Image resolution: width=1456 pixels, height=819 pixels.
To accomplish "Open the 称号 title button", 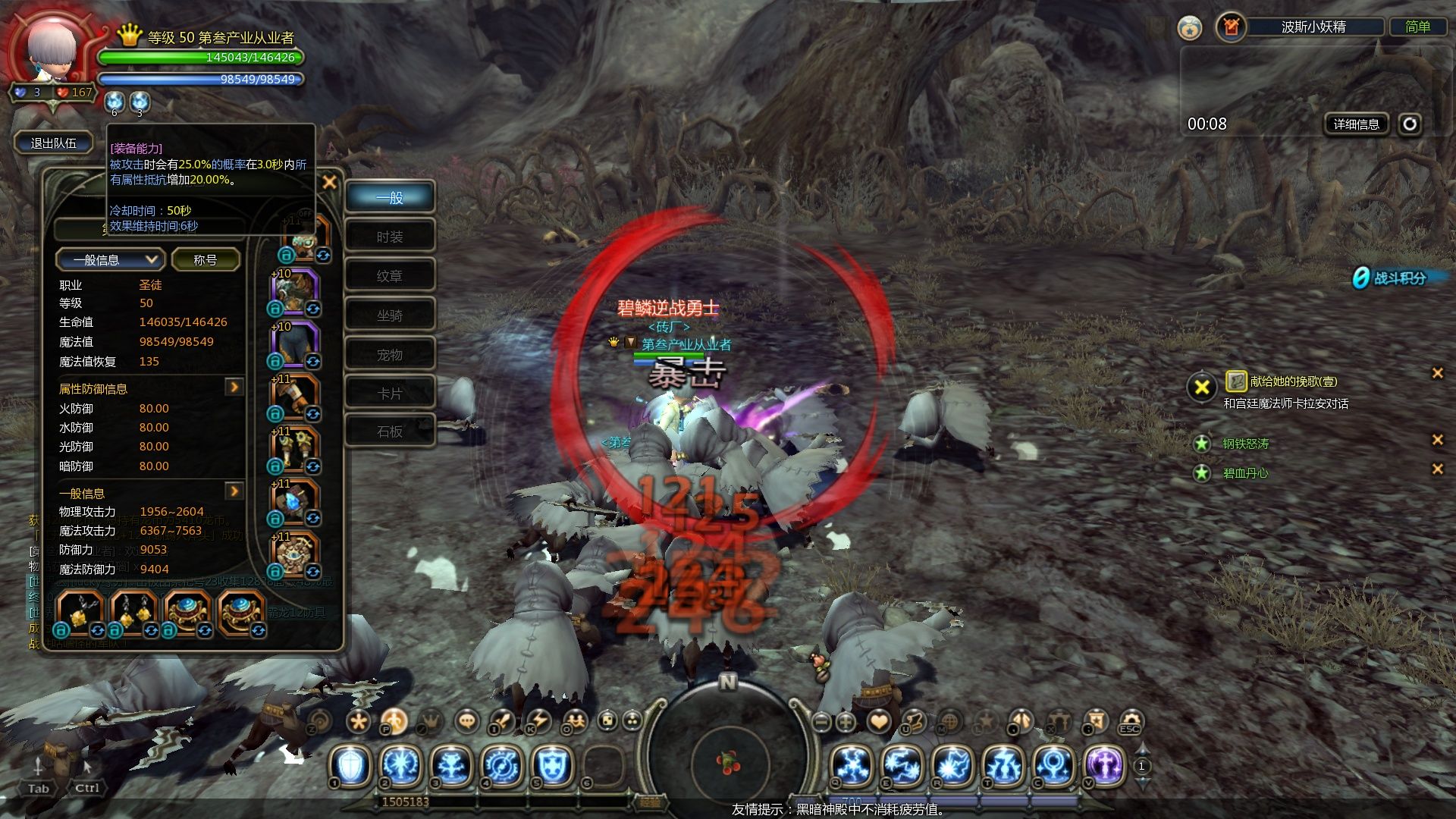I will 206,260.
